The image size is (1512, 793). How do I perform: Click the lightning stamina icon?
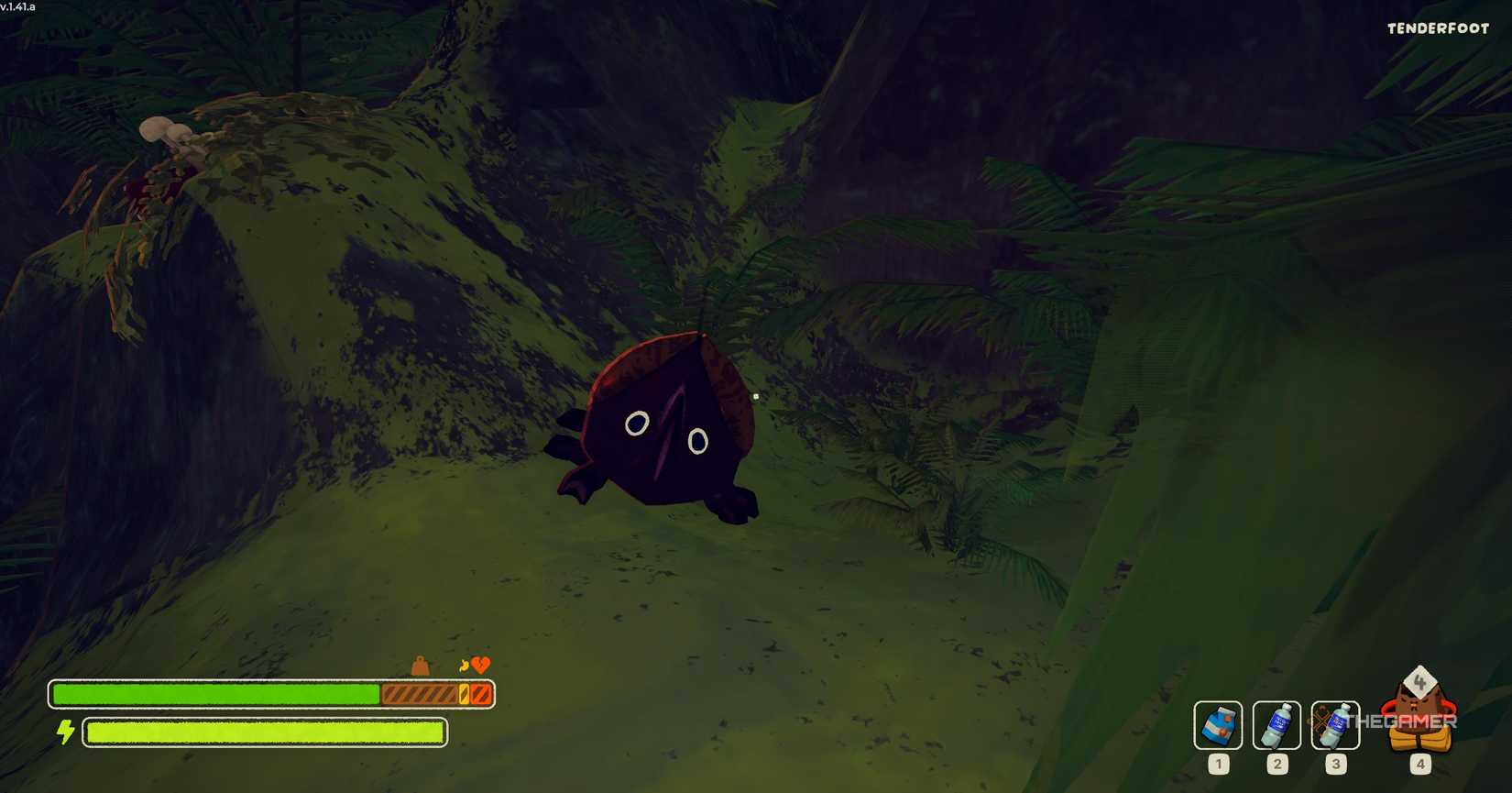click(65, 732)
